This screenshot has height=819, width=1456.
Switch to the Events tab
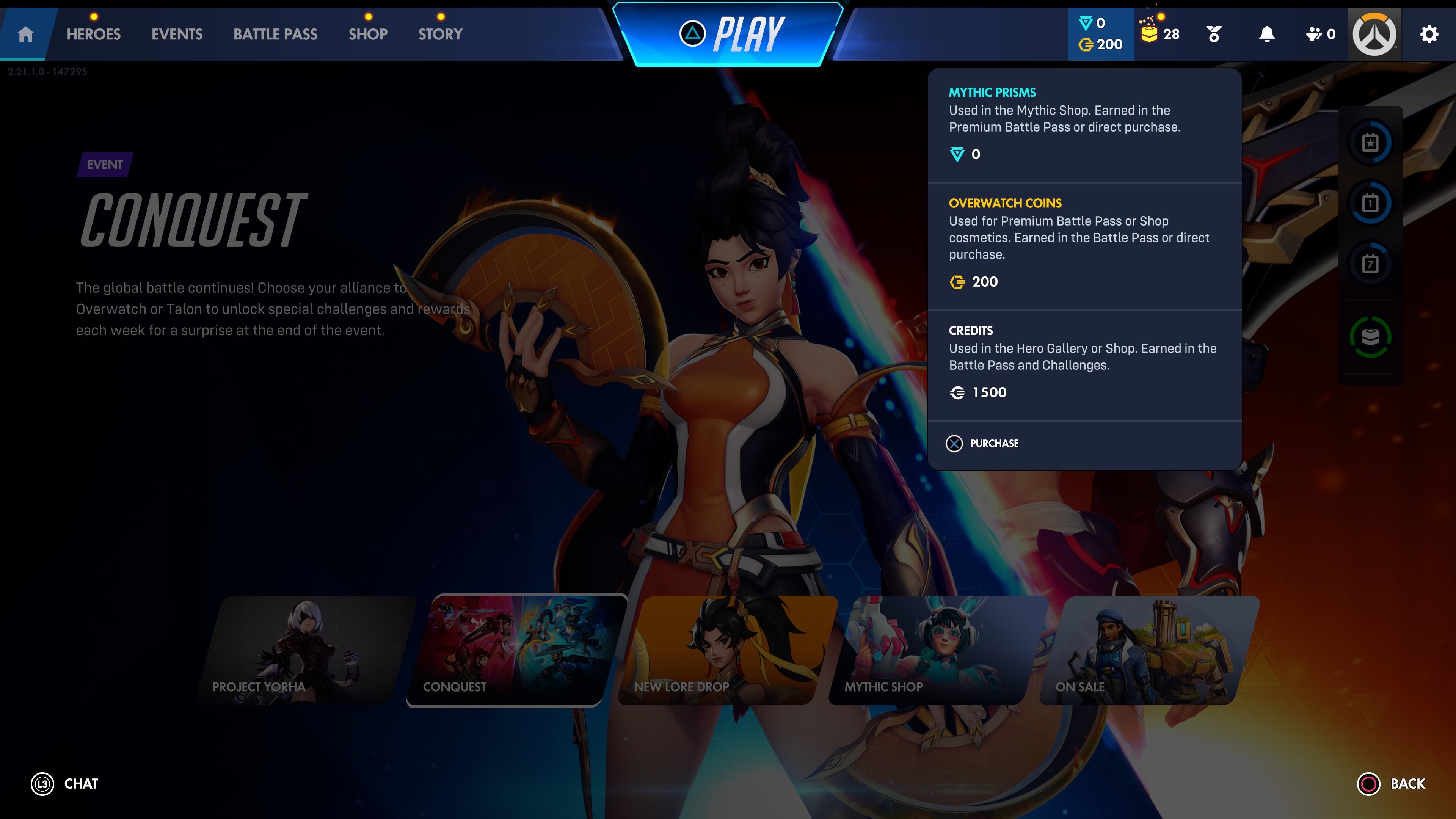[x=177, y=35]
